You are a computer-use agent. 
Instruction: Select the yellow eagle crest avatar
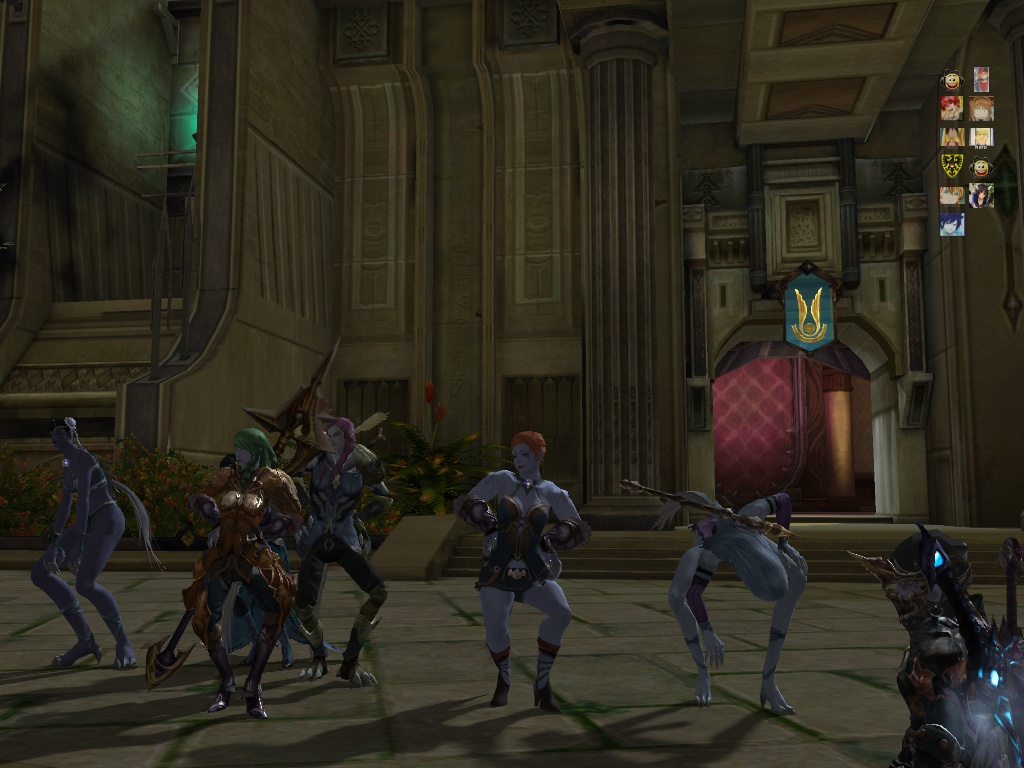click(951, 166)
